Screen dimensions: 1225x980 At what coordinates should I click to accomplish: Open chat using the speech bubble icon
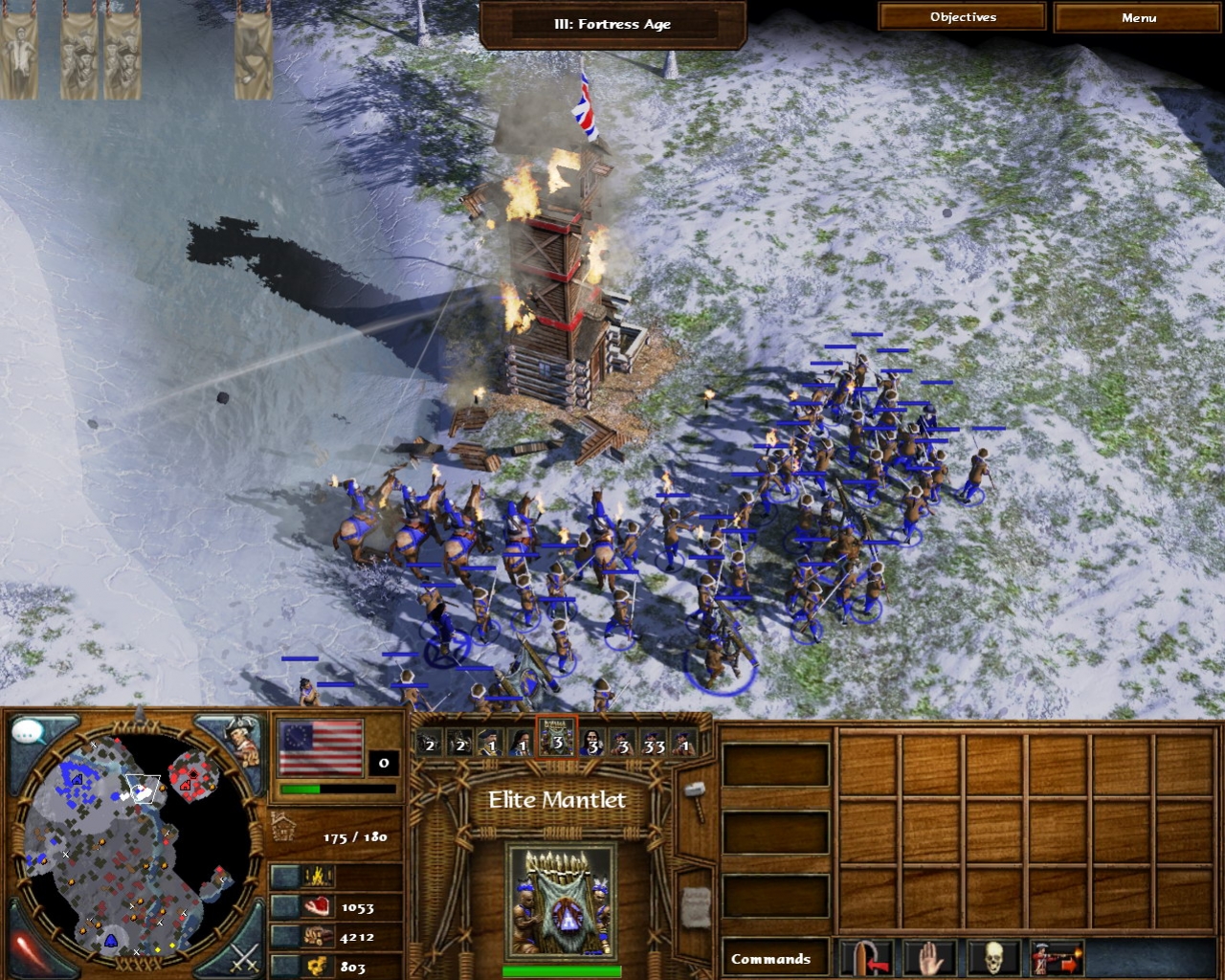(29, 730)
